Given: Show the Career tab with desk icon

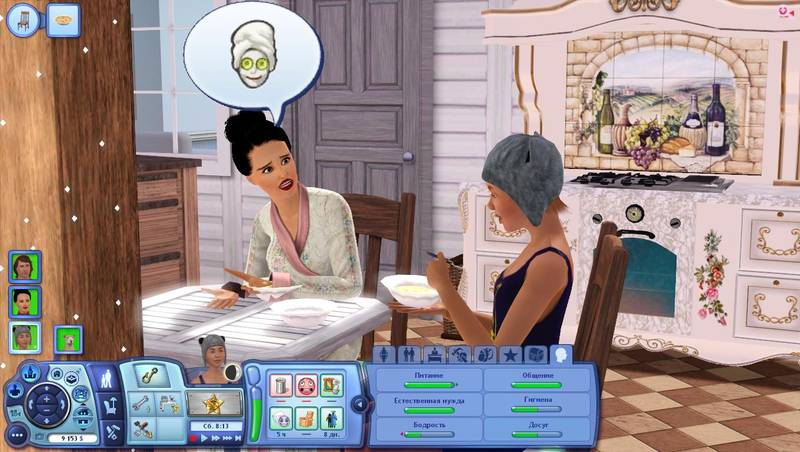Looking at the screenshot, I should pyautogui.click(x=434, y=355).
